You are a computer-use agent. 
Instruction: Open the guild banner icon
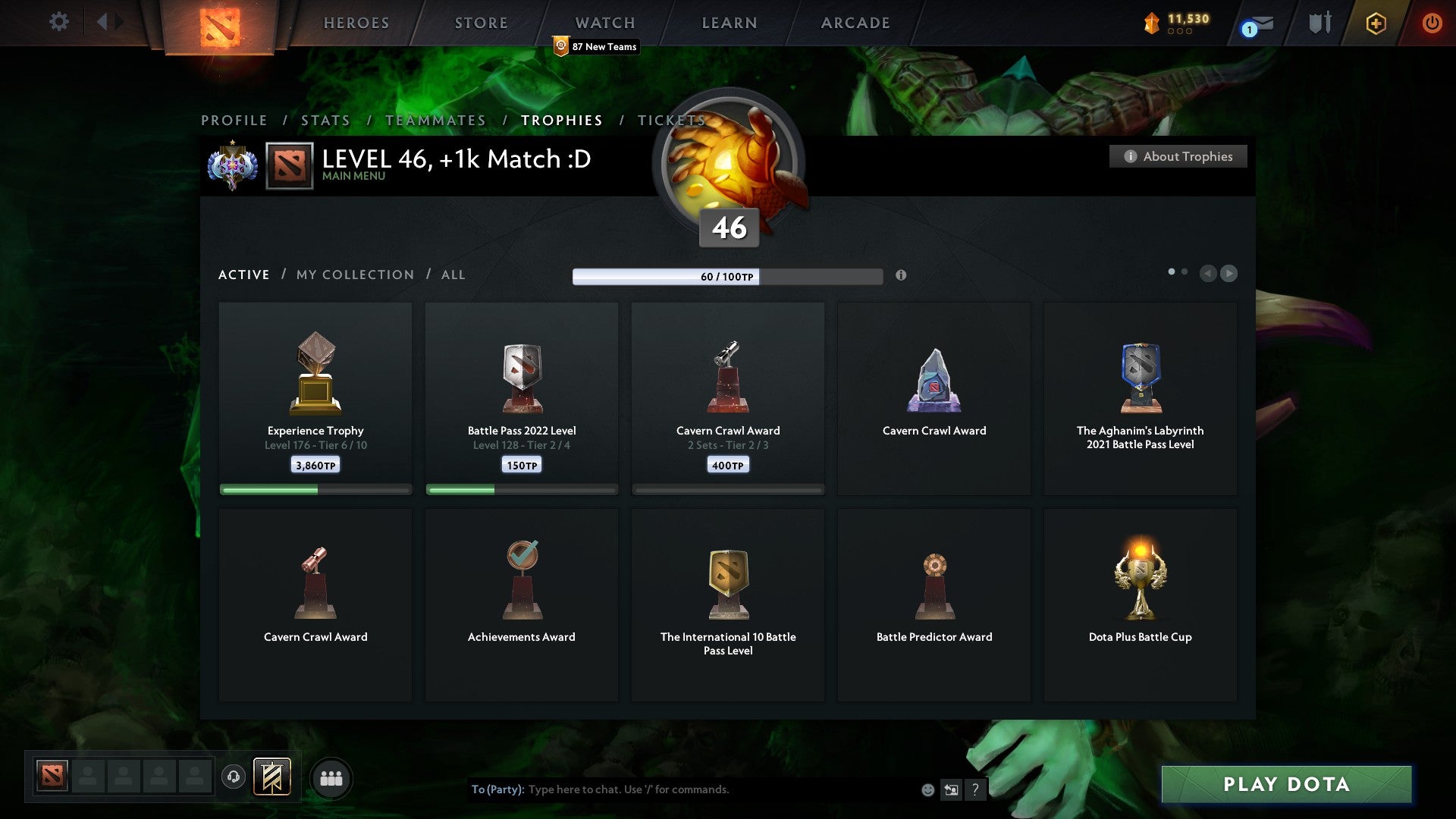[x=271, y=778]
